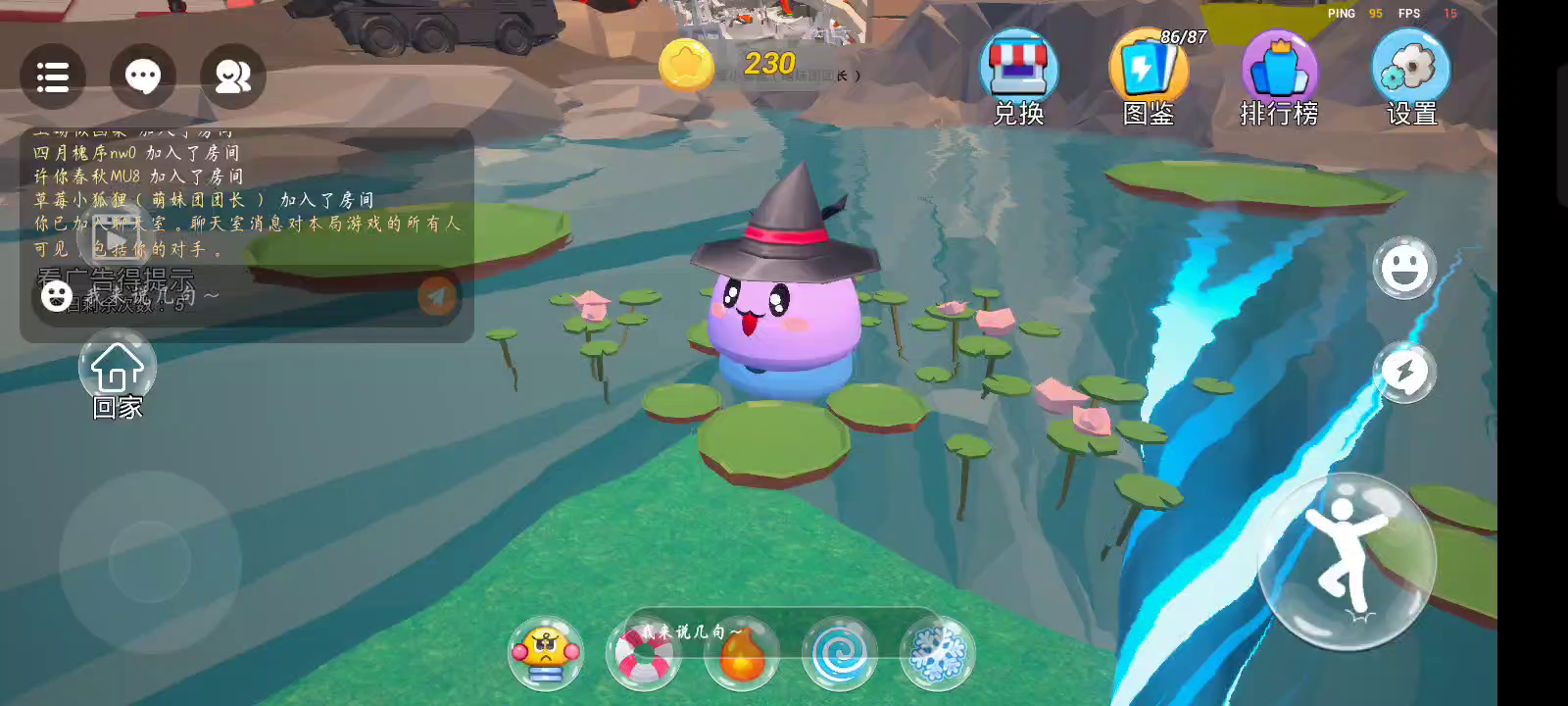The image size is (1568, 706).
Task: Focus the chat input box
Action: tap(245, 295)
